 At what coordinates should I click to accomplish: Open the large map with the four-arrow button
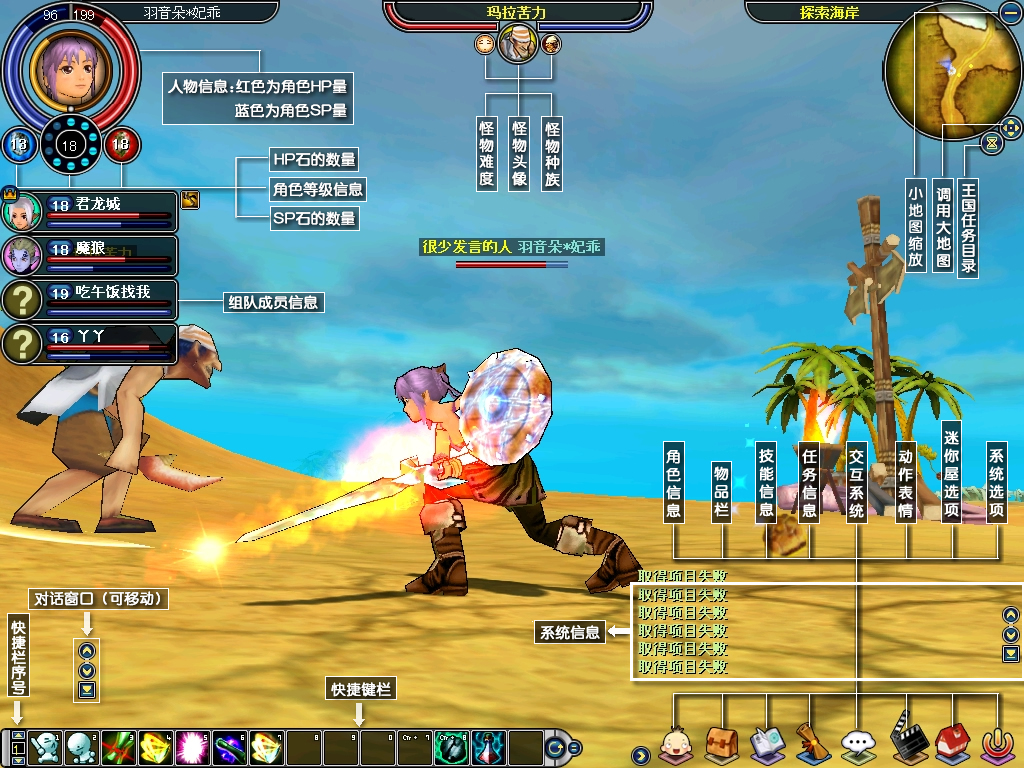(1011, 127)
